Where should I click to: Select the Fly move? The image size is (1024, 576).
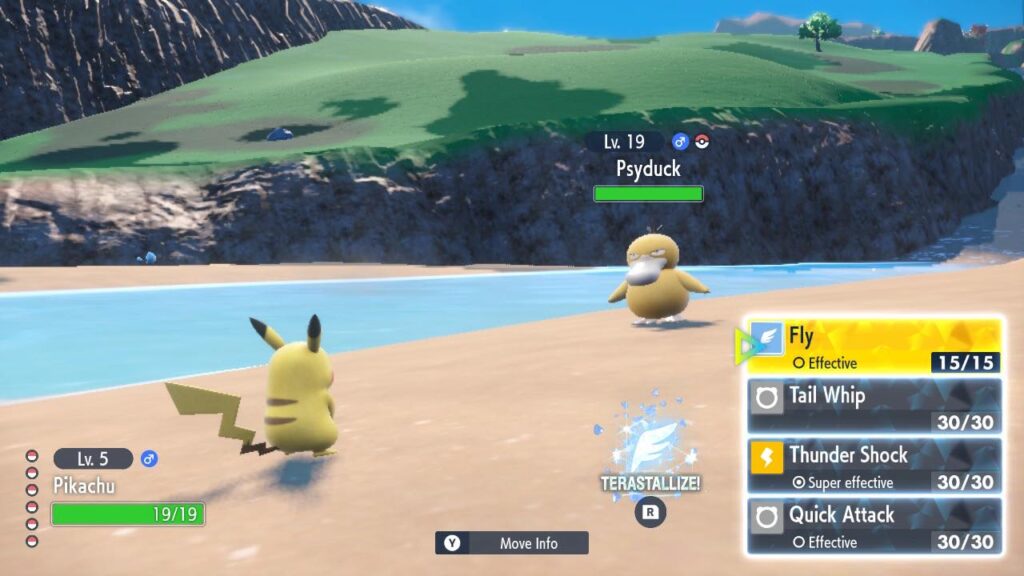[x=874, y=346]
